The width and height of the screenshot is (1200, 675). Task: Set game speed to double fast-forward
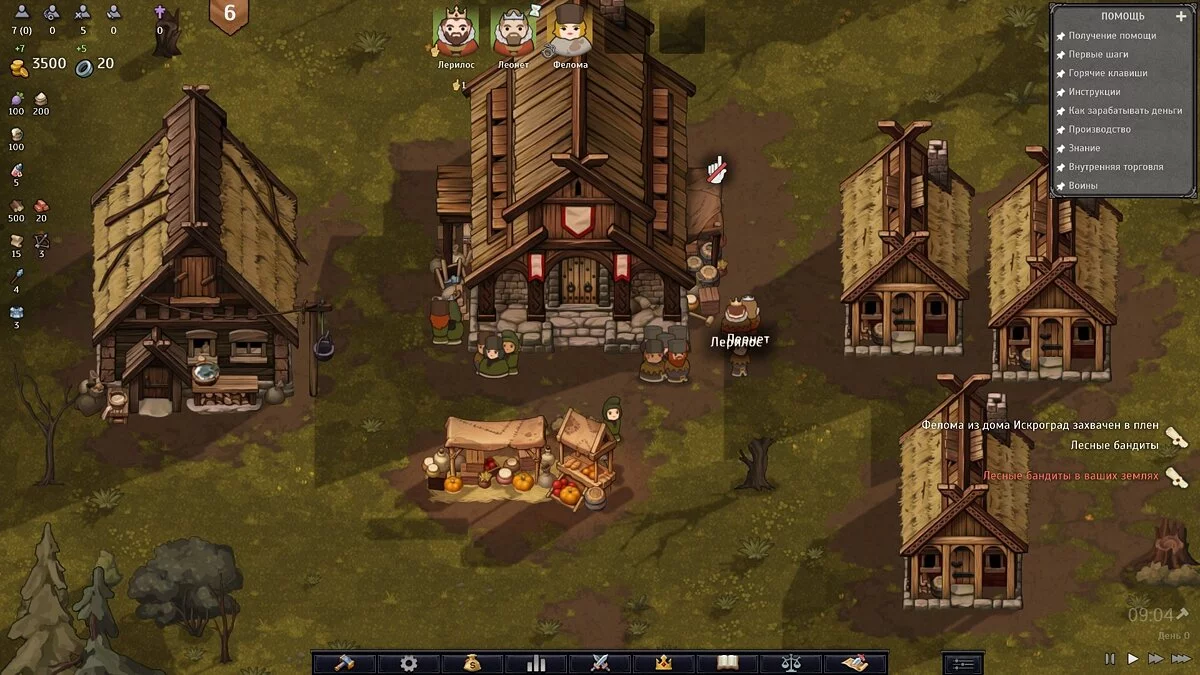click(x=1156, y=659)
